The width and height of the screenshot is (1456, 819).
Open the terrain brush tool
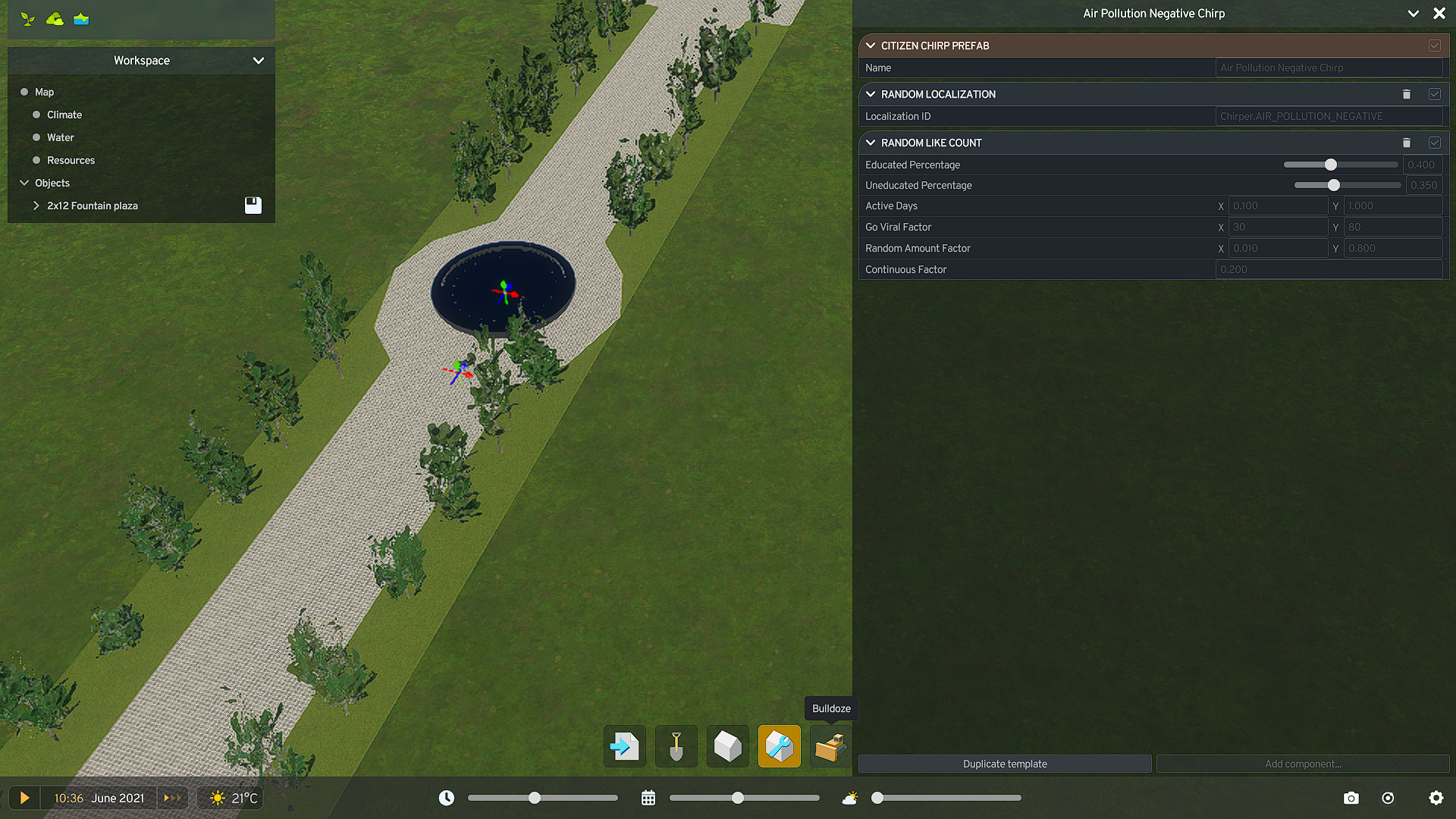[55, 19]
